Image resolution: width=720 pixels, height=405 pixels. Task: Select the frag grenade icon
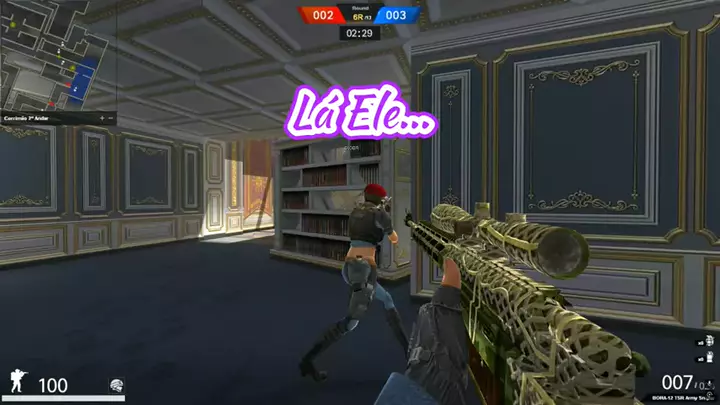click(x=708, y=341)
